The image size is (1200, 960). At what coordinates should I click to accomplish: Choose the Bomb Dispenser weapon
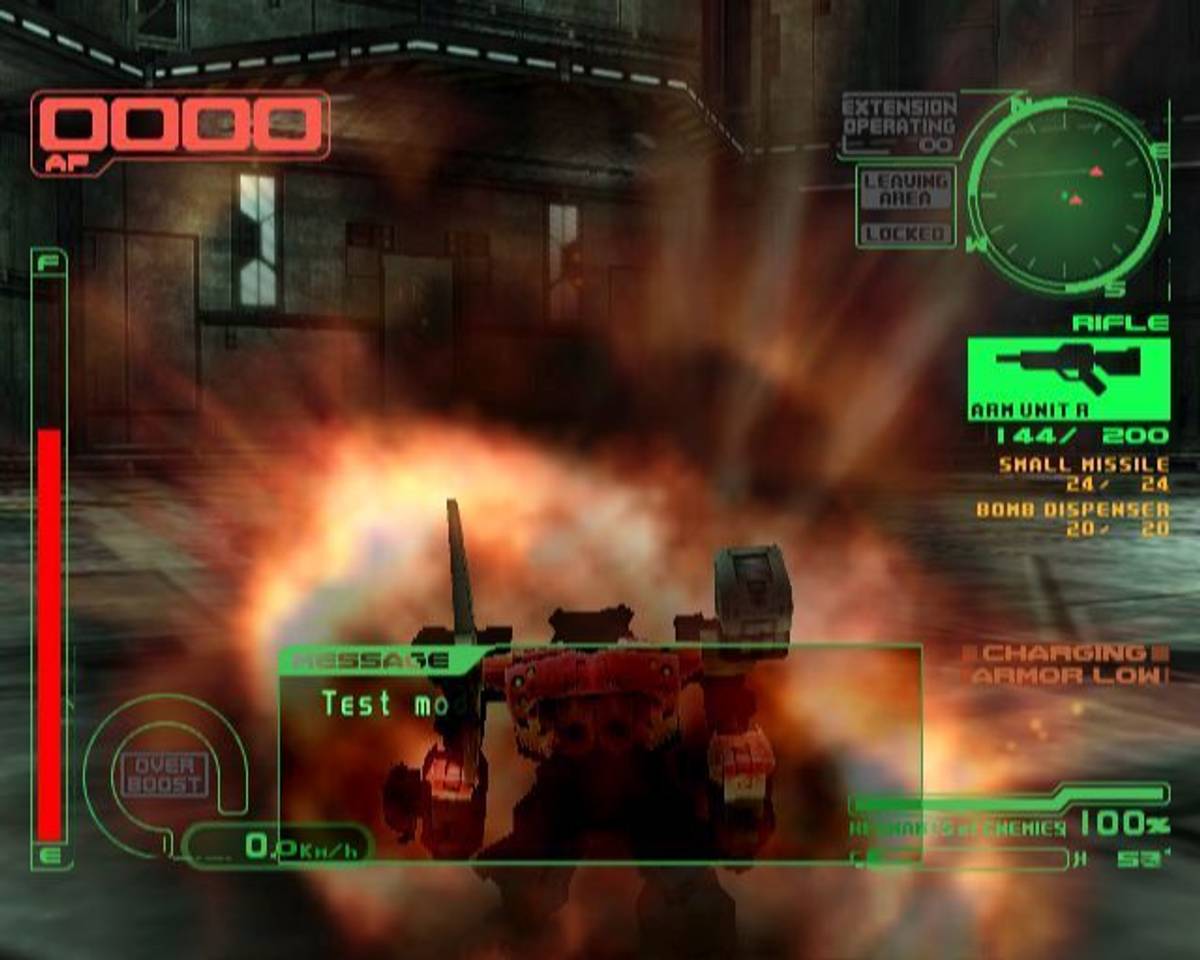pos(1072,510)
